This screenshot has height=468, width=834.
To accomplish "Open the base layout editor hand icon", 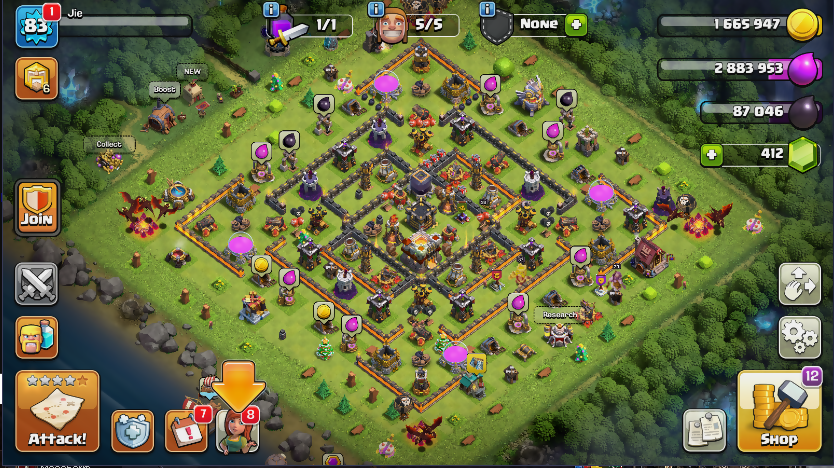I will tap(799, 283).
